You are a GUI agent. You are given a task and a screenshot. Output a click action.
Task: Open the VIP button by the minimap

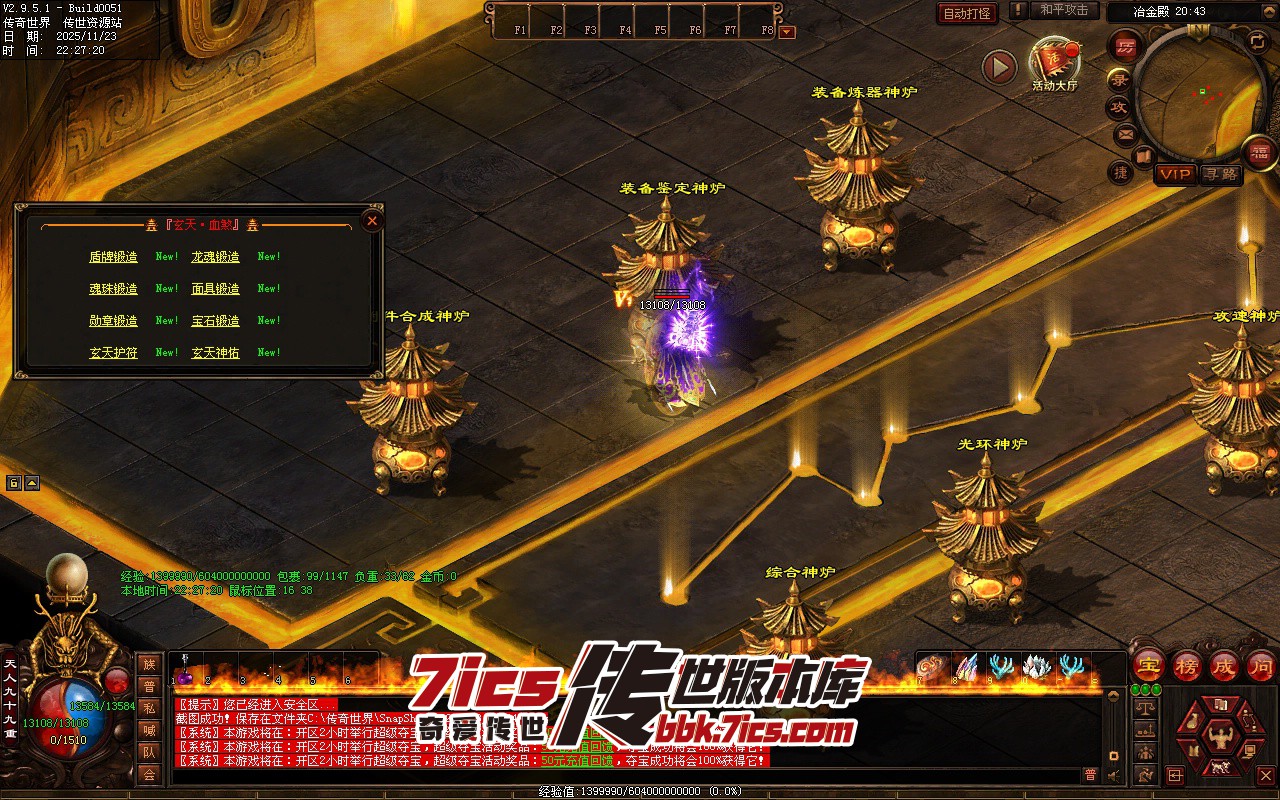1175,174
